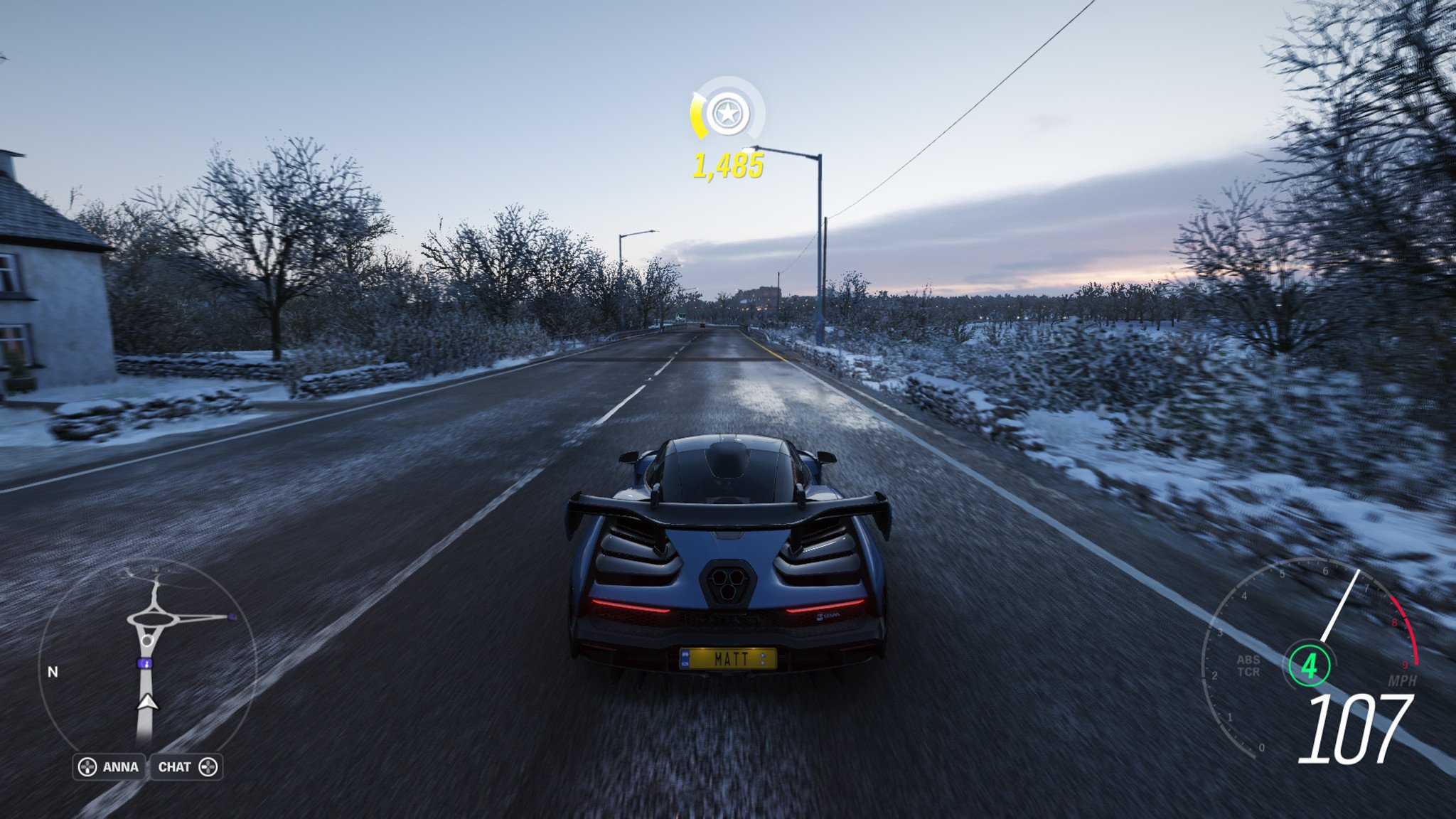Select the d-pad icon beside ANNA
This screenshot has height=819, width=1456.
88,766
